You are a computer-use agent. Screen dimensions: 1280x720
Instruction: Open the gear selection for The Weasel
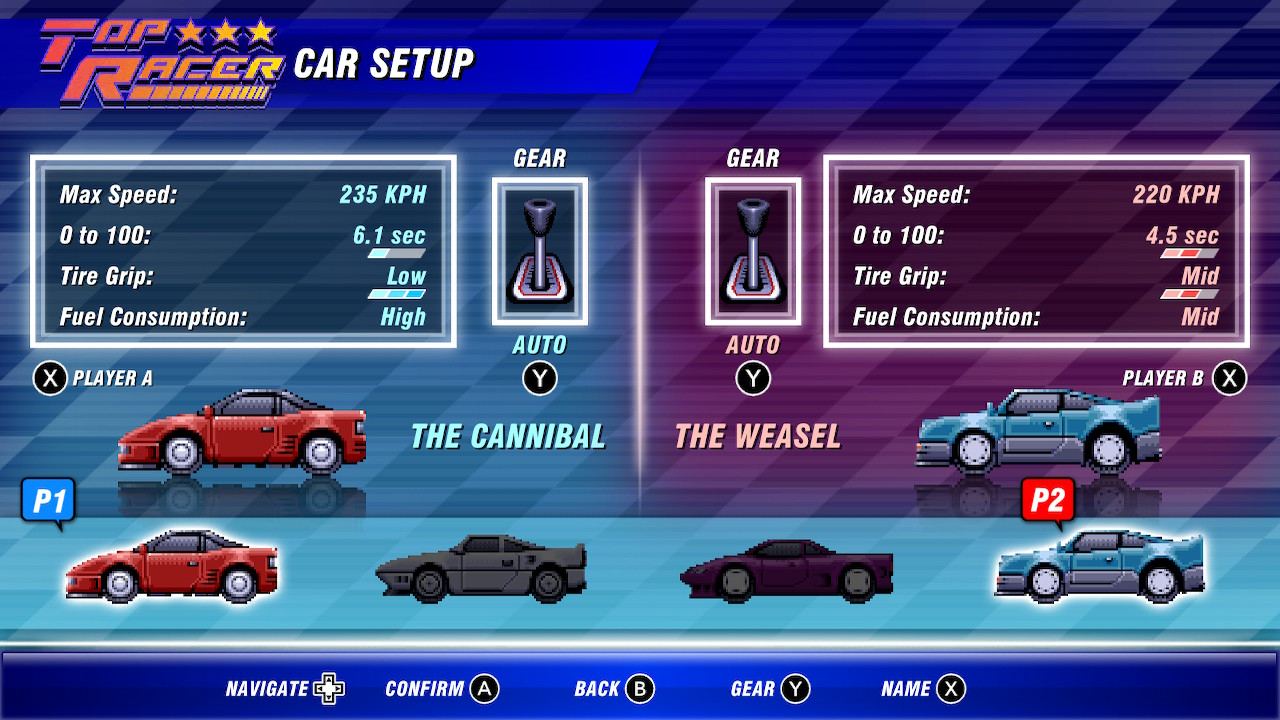(x=753, y=250)
